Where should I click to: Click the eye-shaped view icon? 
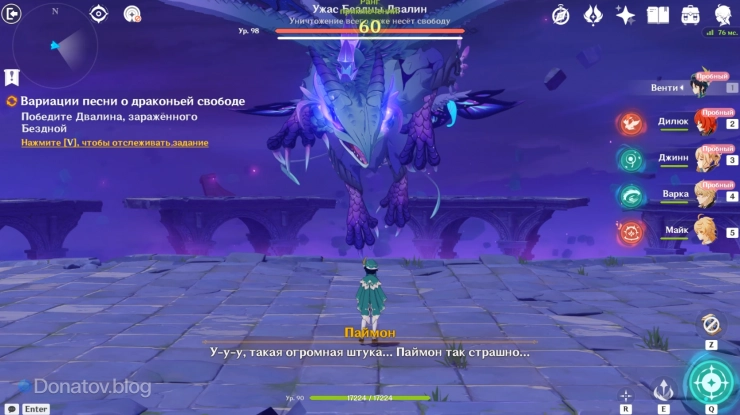point(99,13)
